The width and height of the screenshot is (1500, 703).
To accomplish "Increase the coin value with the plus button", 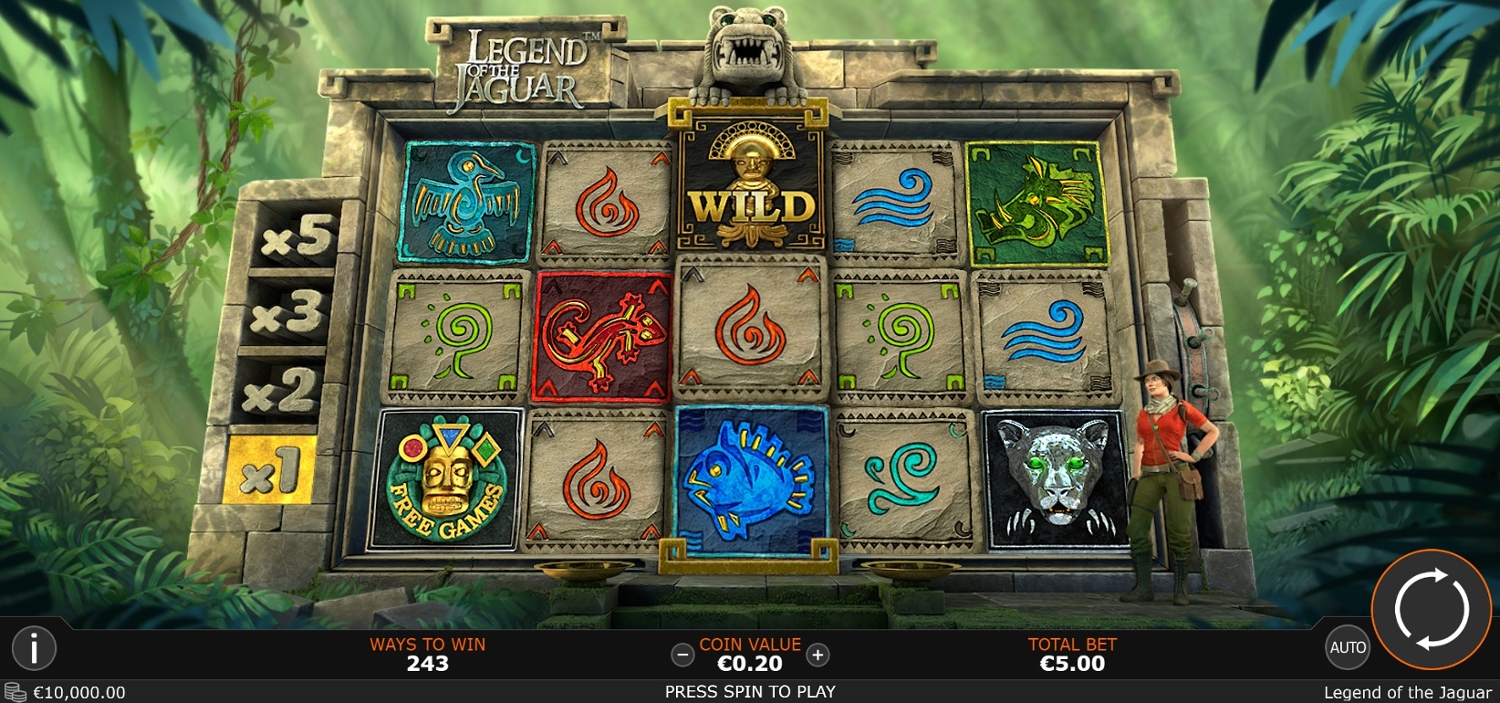I will [818, 655].
